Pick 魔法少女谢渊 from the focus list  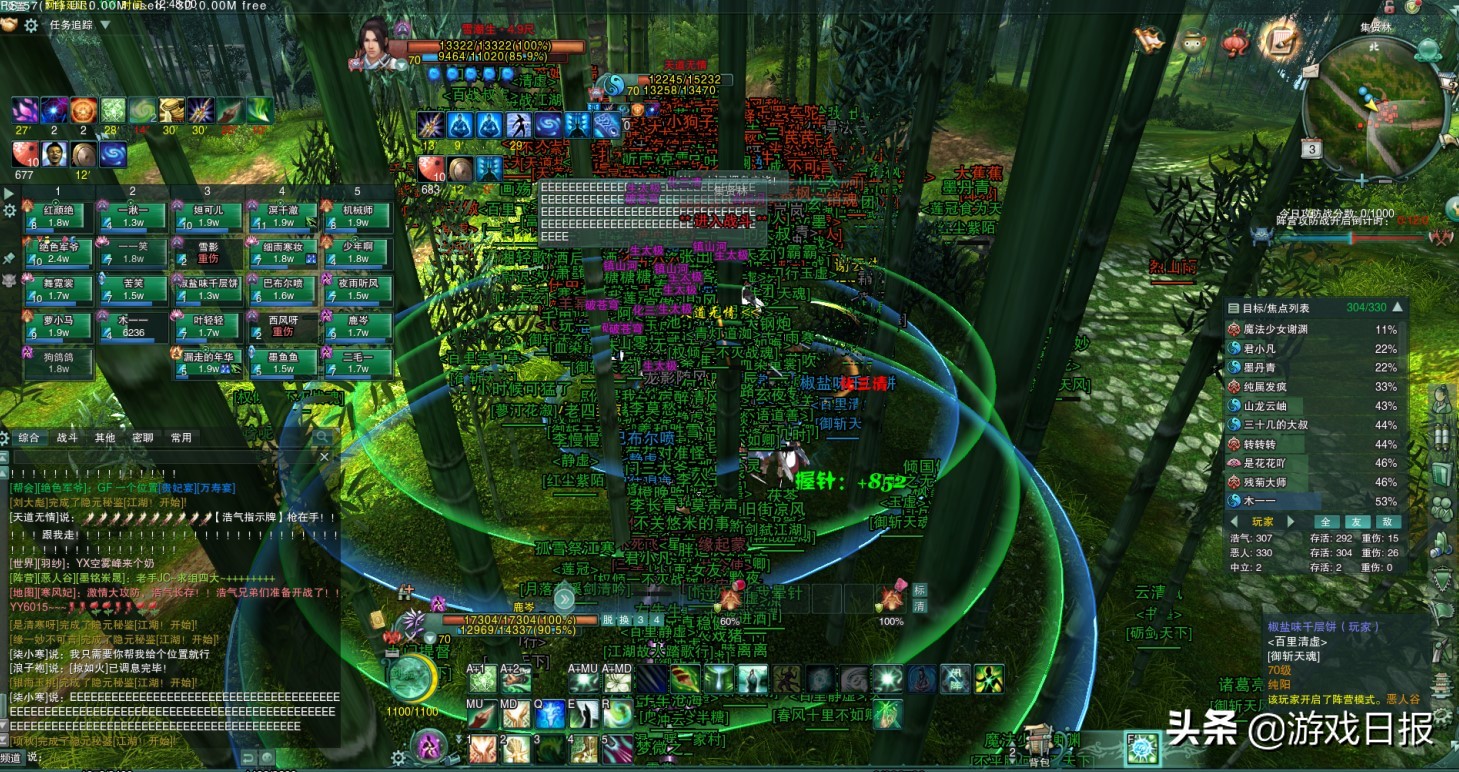(x=1274, y=329)
